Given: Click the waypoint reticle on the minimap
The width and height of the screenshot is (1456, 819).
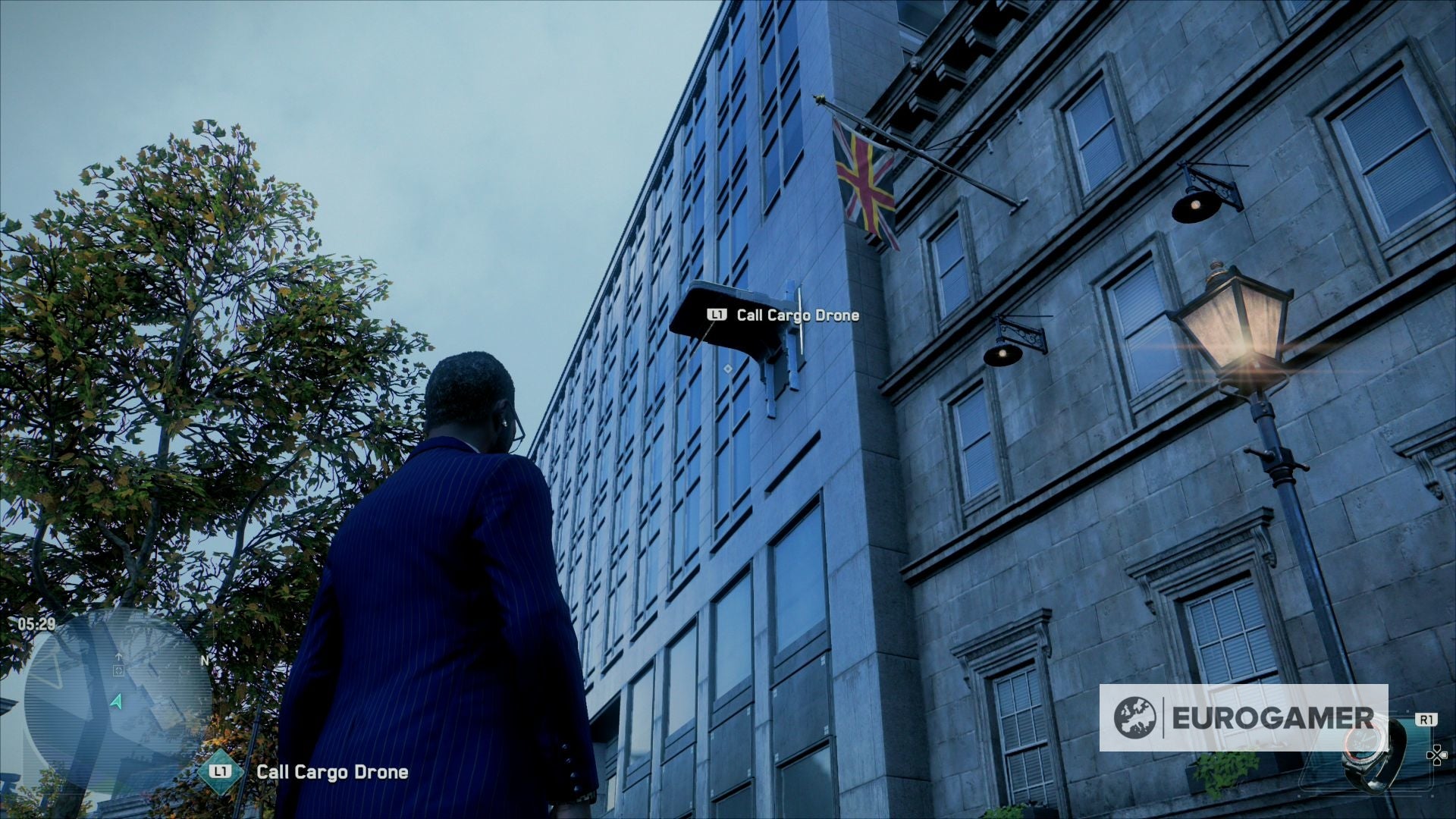Looking at the screenshot, I should click(x=120, y=670).
